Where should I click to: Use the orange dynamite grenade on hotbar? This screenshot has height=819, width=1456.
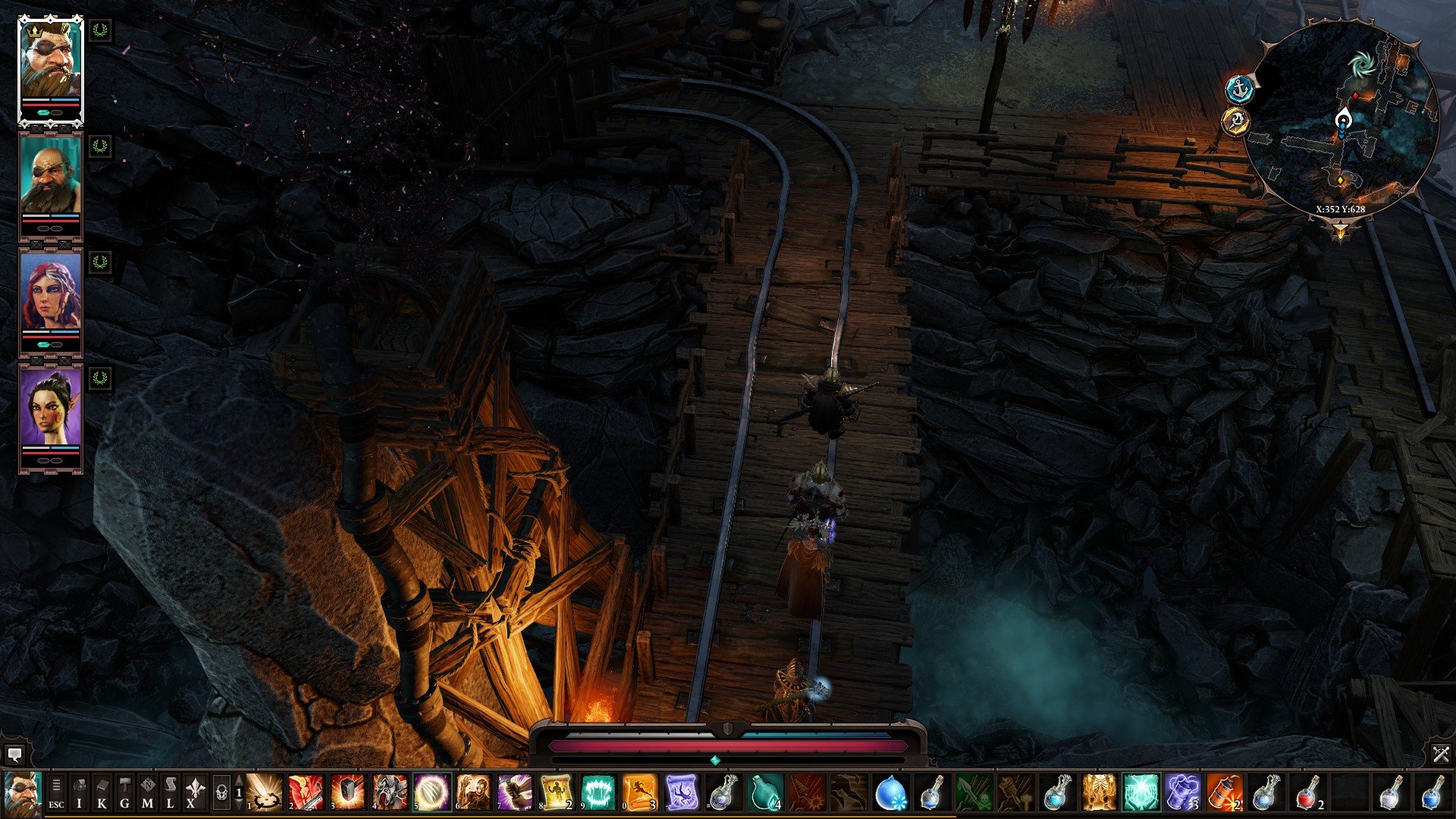[1224, 792]
